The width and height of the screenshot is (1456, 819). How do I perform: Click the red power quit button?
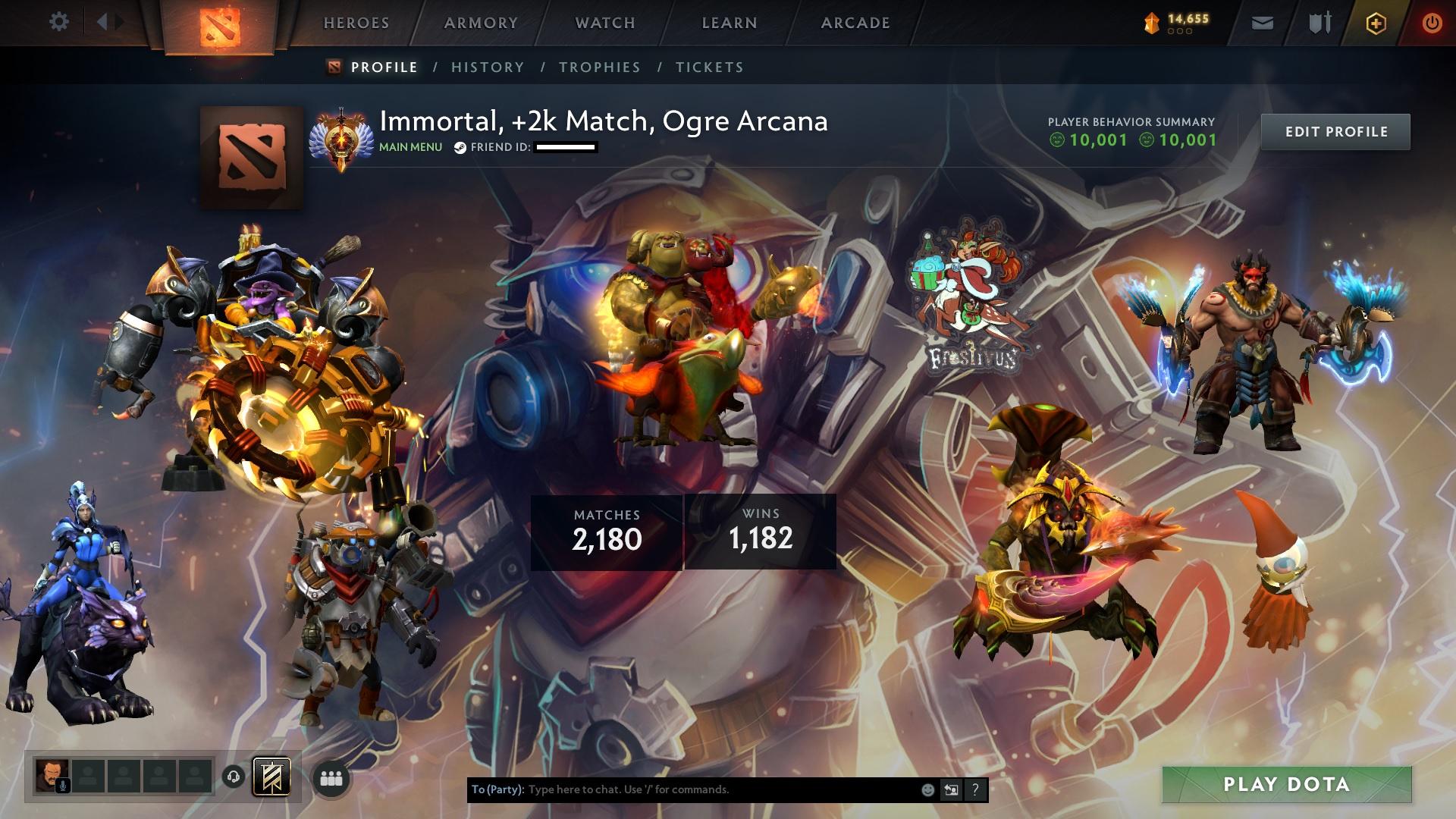(x=1432, y=24)
